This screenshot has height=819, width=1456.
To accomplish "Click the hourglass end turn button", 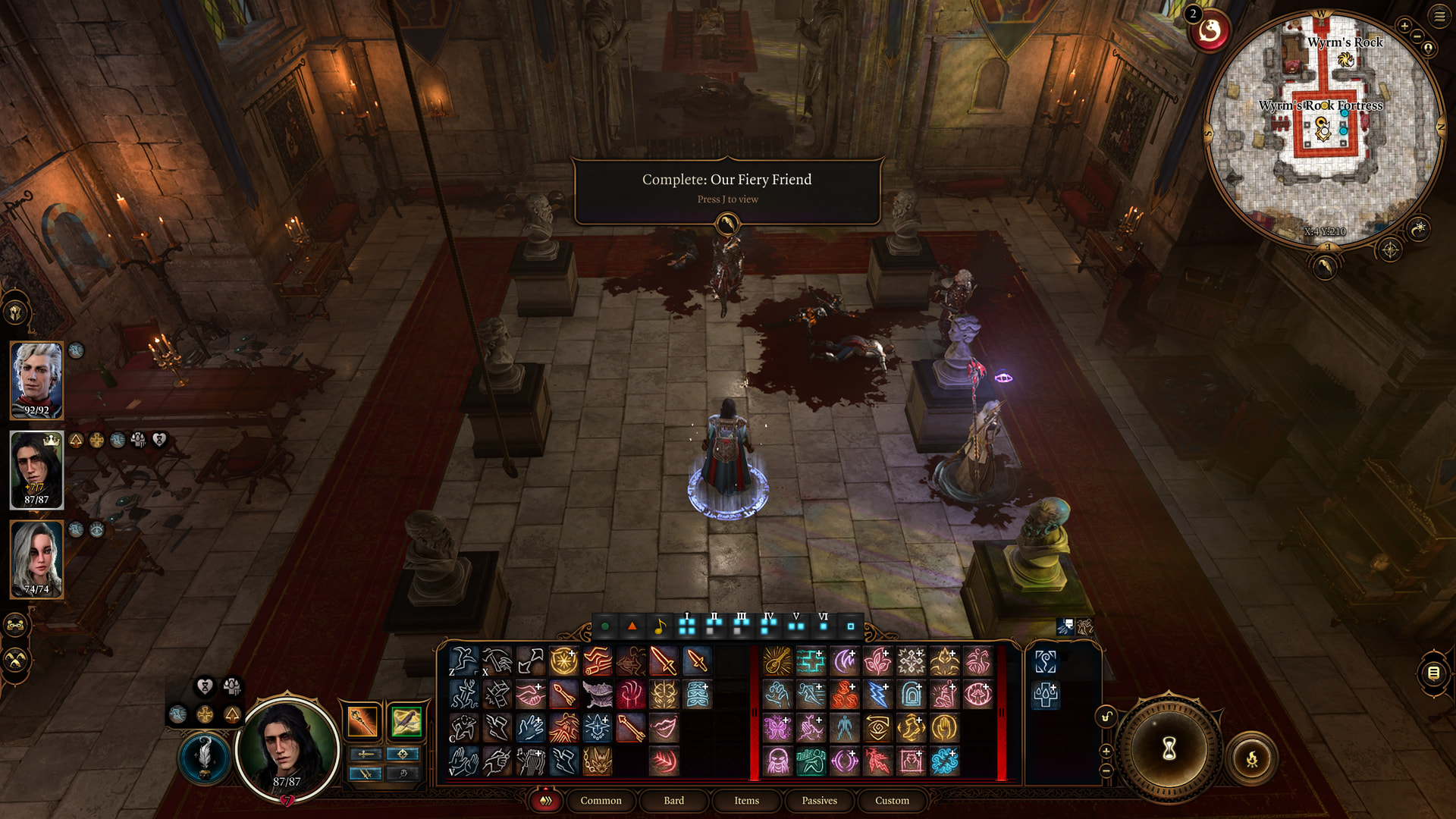I will [x=1169, y=748].
